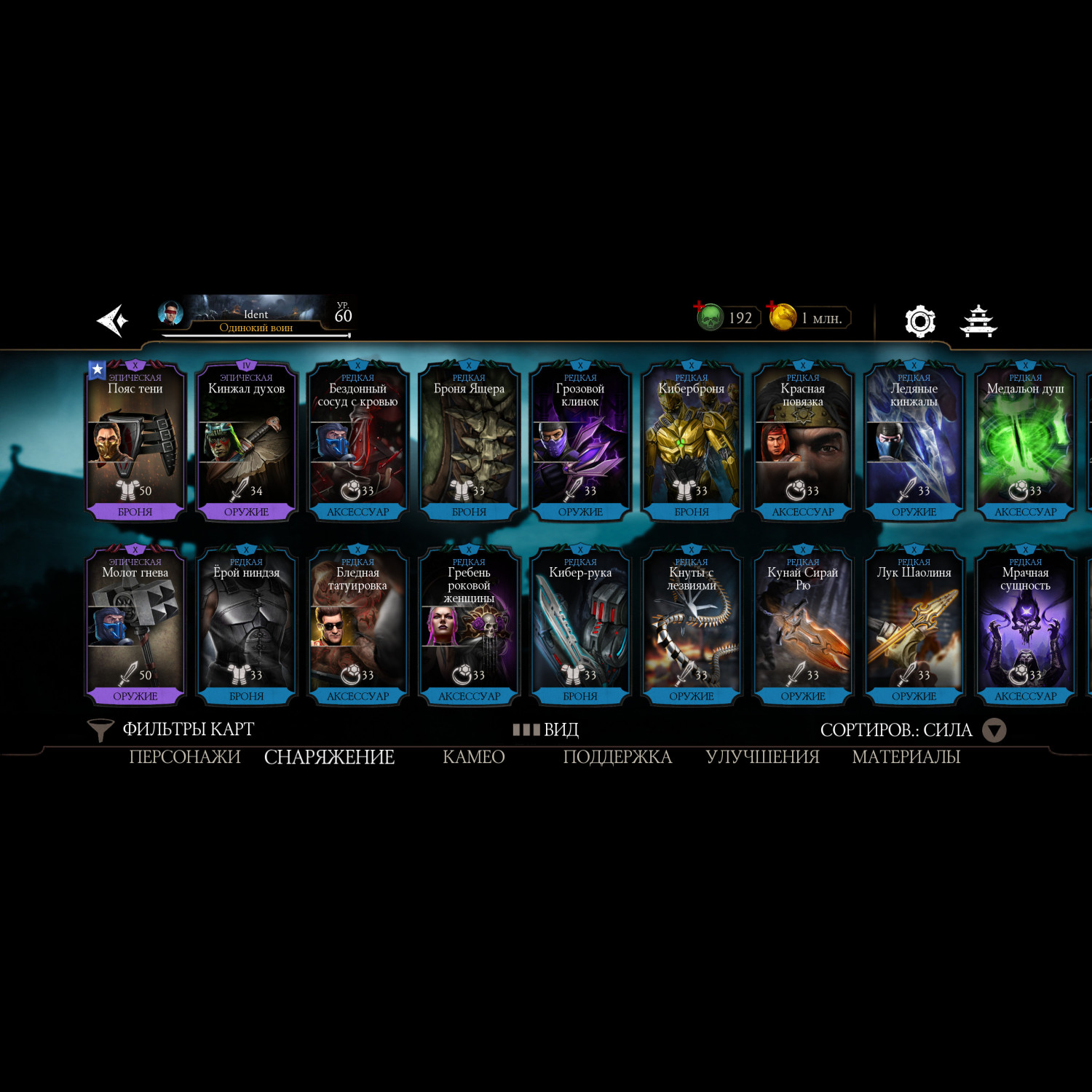The image size is (1092, 1092).
Task: Choose the Молот гнева weapon card
Action: click(x=135, y=625)
